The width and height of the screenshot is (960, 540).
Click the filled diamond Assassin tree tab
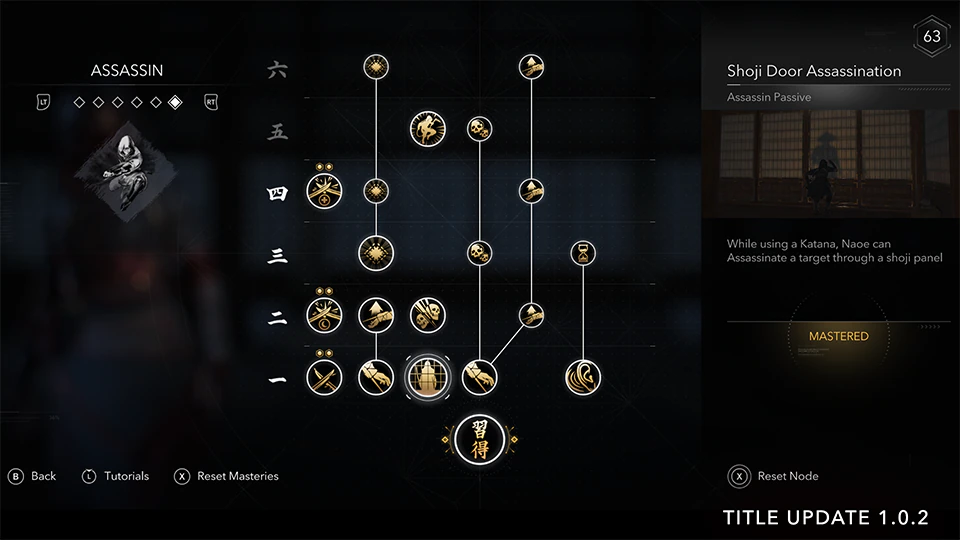[x=175, y=102]
